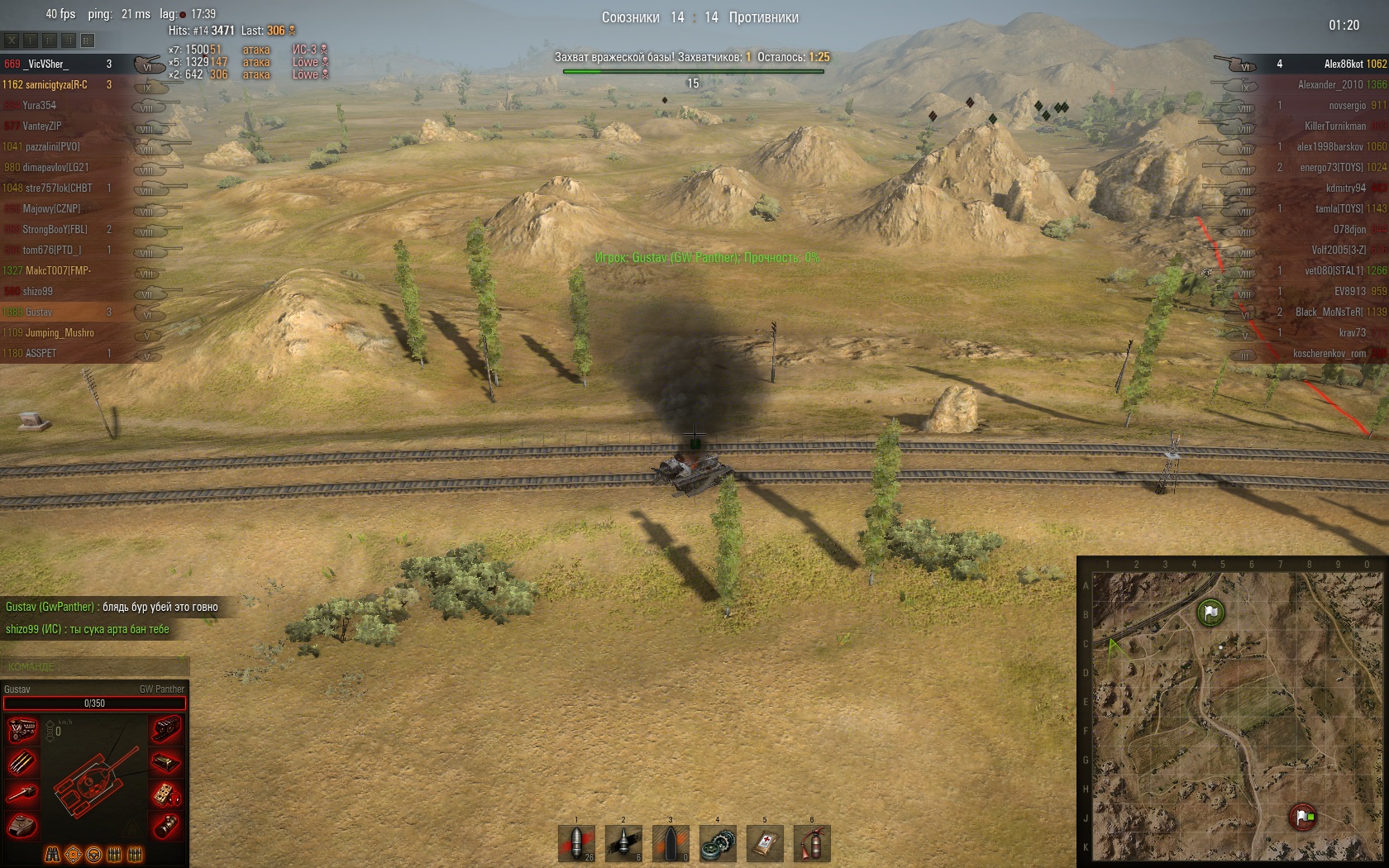This screenshot has width=1389, height=868.
Task: Select the red-striped shell slot with 26 rounds
Action: click(576, 843)
